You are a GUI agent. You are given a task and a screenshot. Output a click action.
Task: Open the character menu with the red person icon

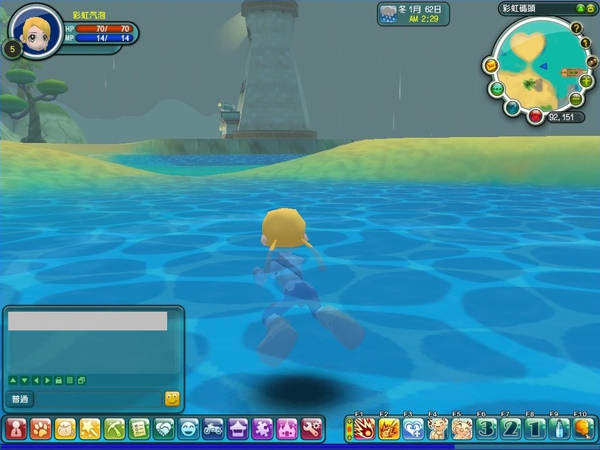[16, 429]
